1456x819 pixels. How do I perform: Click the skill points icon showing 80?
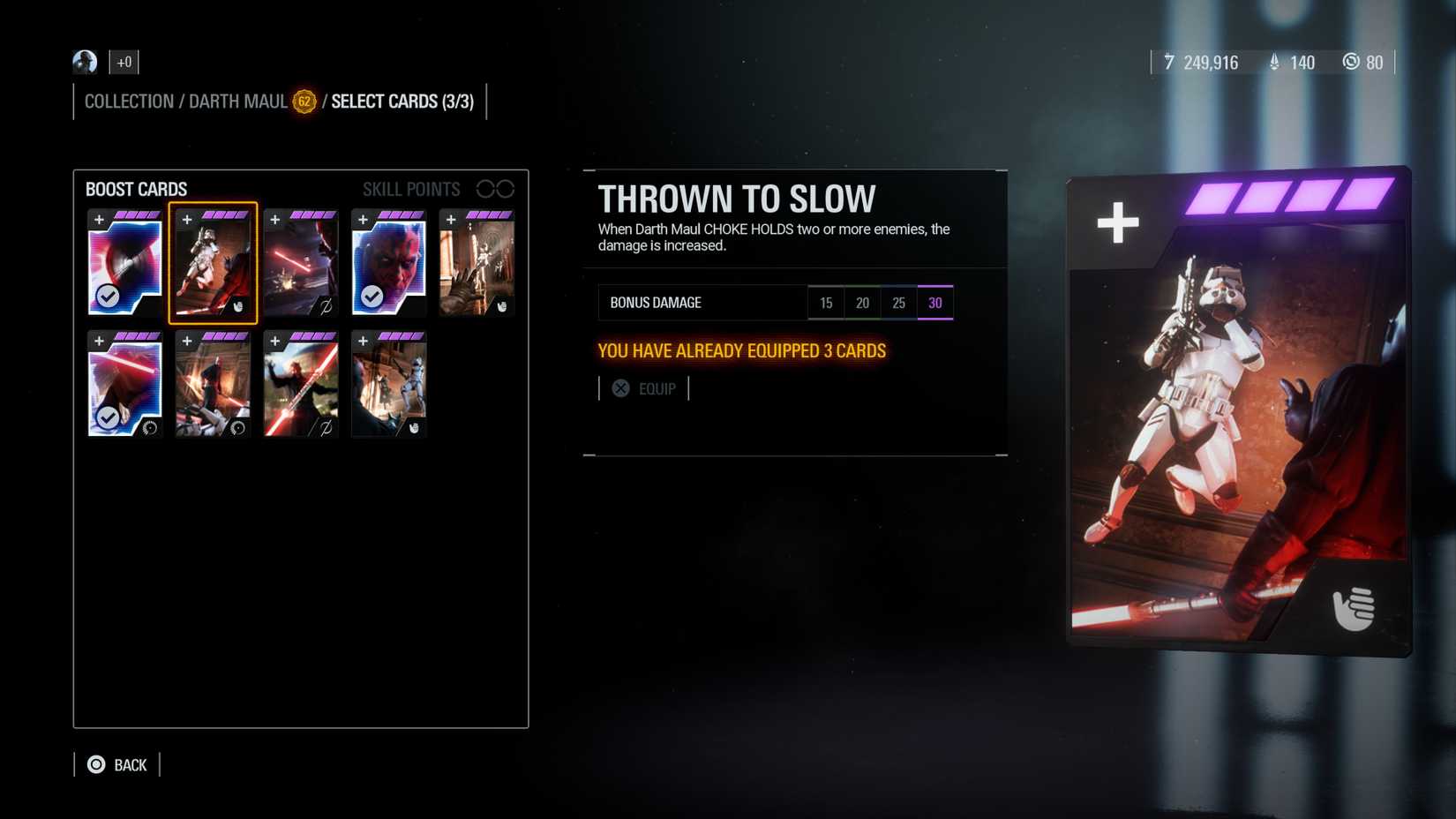click(1351, 63)
